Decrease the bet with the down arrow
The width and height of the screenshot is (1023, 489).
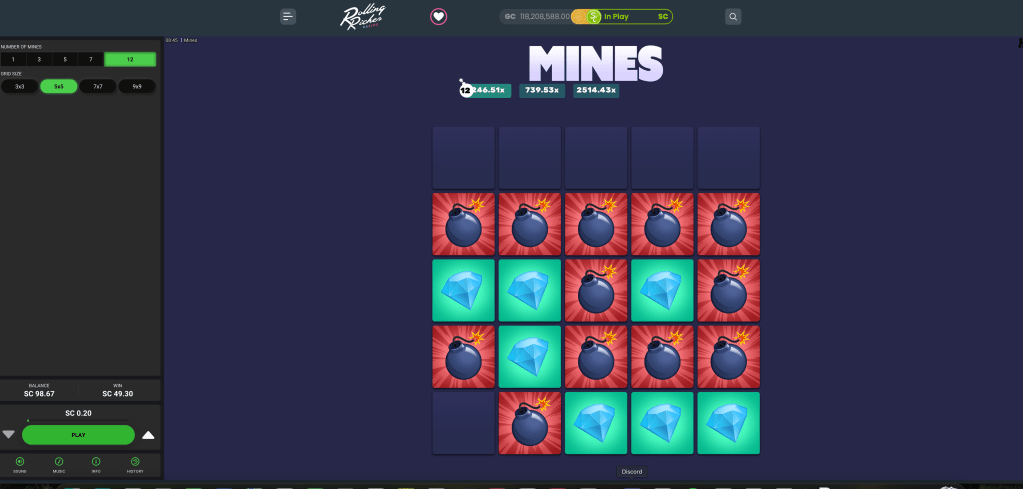pos(9,435)
